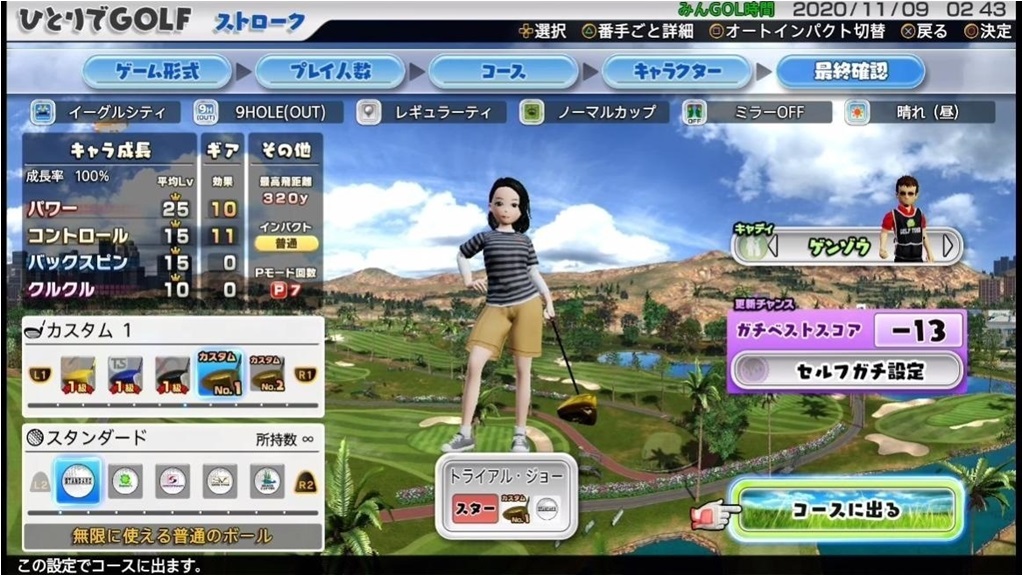1023x576 pixels.
Task: Go back to ゲーム形式 step
Action: [x=157, y=72]
